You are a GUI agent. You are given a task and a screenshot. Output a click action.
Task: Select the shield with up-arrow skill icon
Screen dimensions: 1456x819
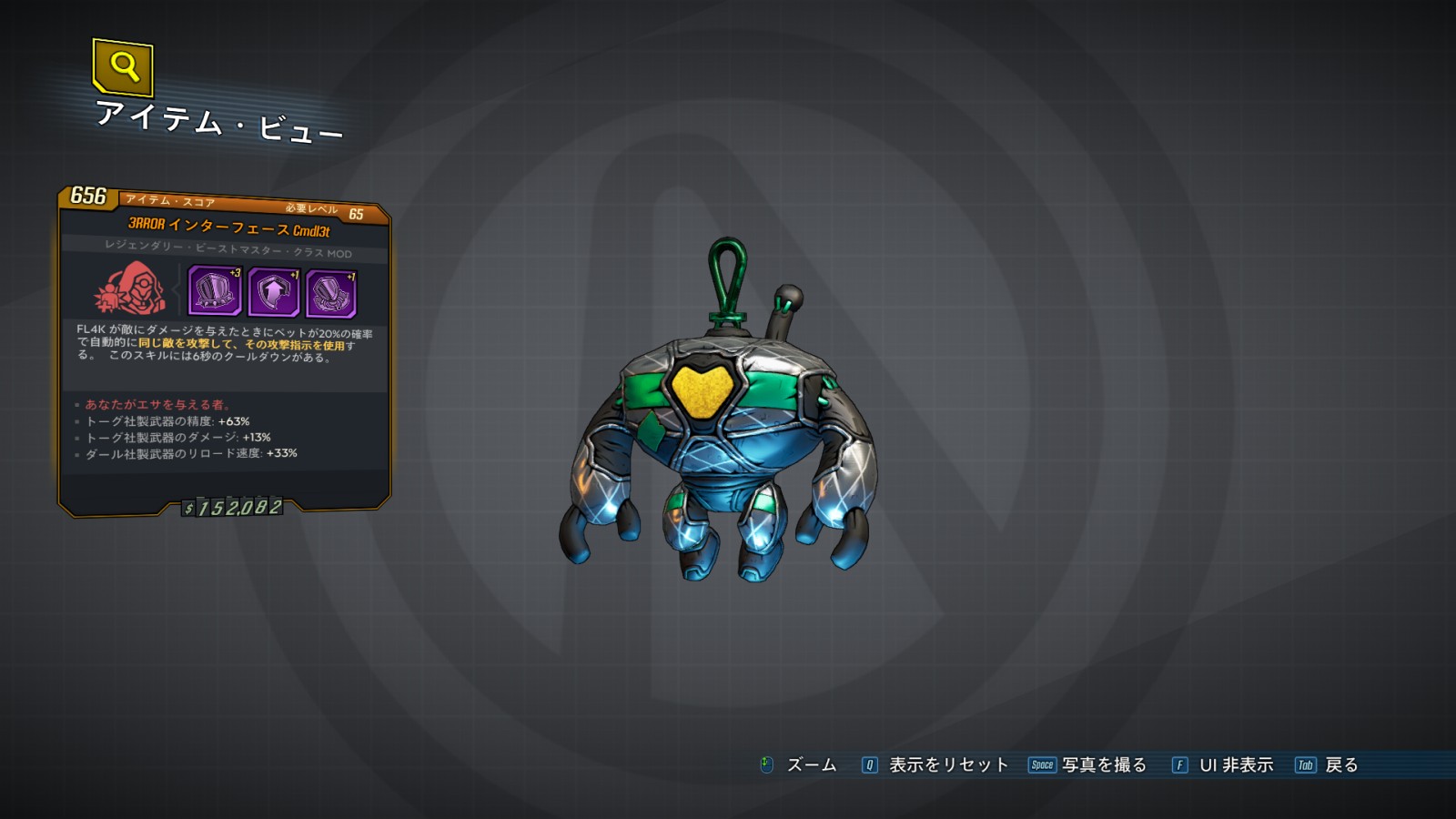click(x=273, y=293)
